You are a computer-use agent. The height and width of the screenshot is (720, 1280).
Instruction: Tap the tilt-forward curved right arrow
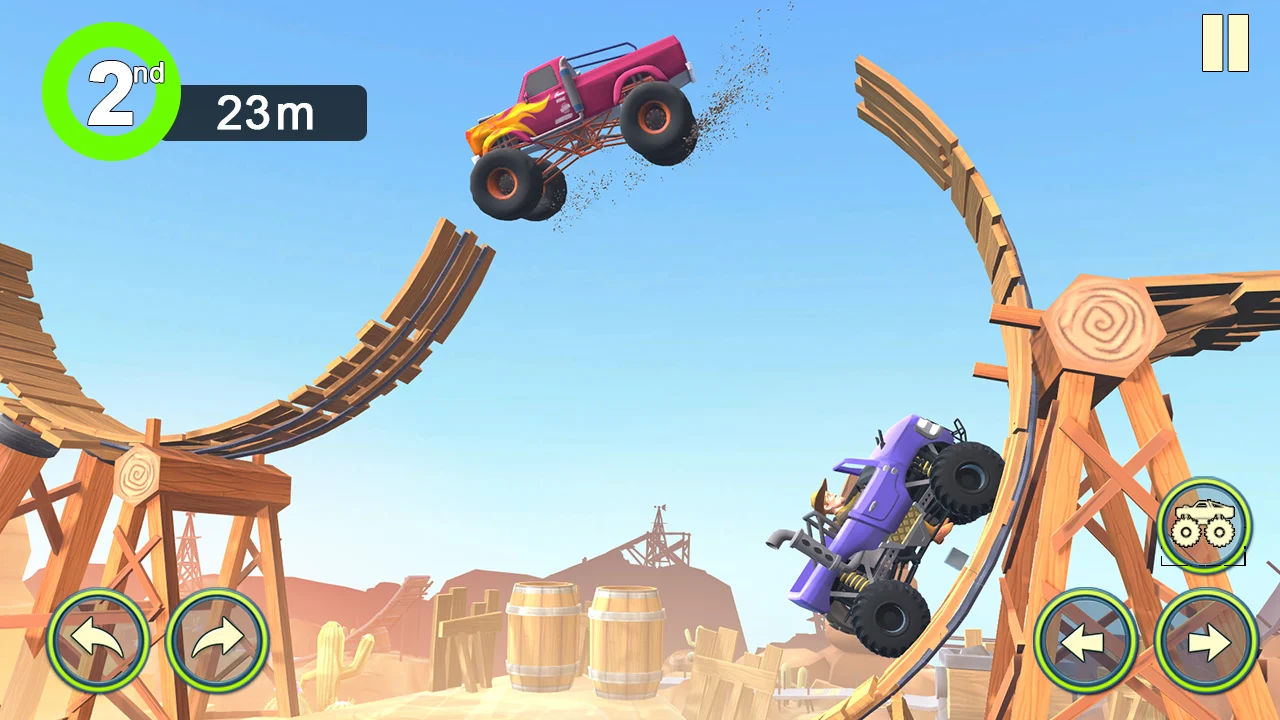click(x=217, y=640)
